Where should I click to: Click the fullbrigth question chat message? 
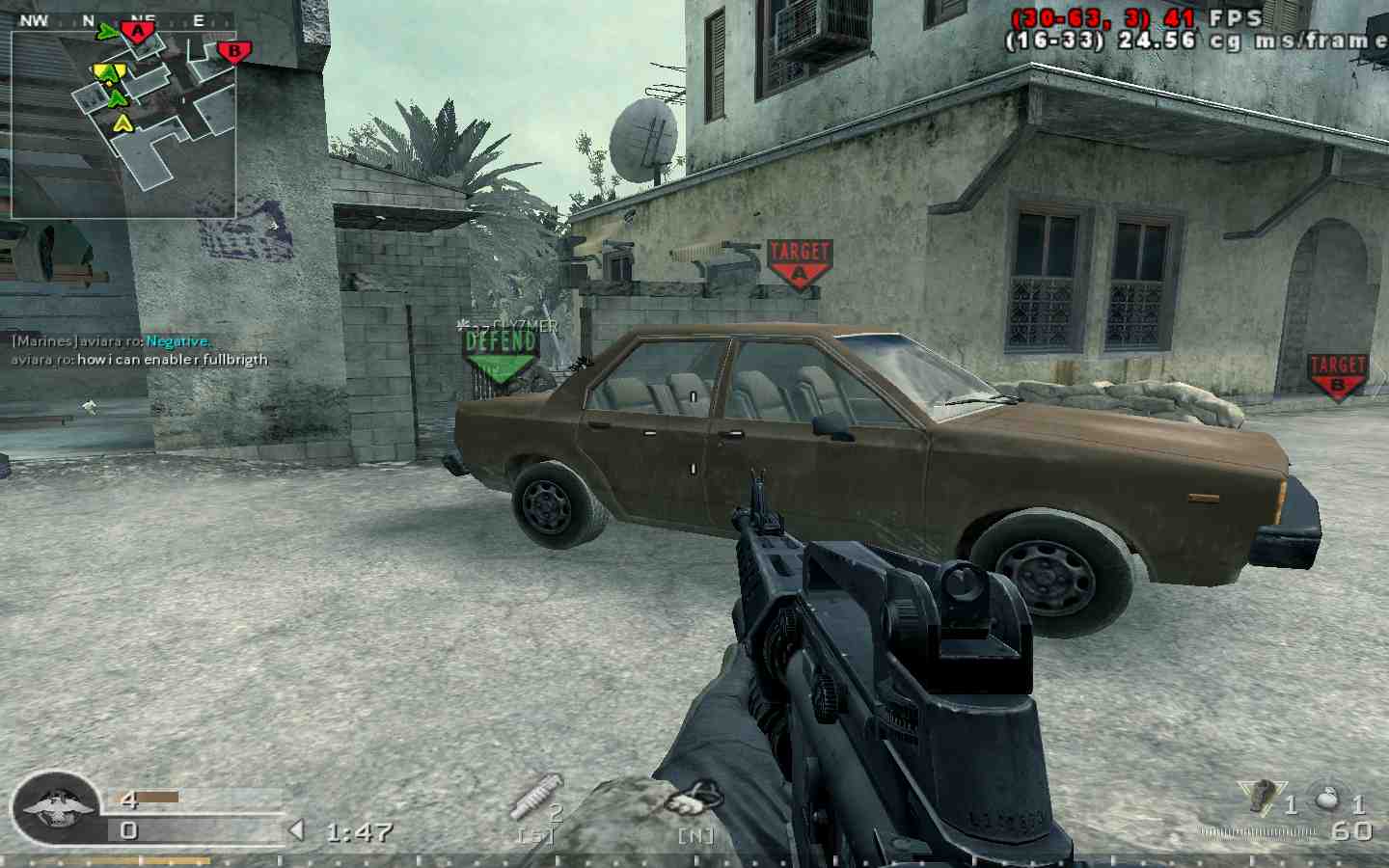click(139, 359)
